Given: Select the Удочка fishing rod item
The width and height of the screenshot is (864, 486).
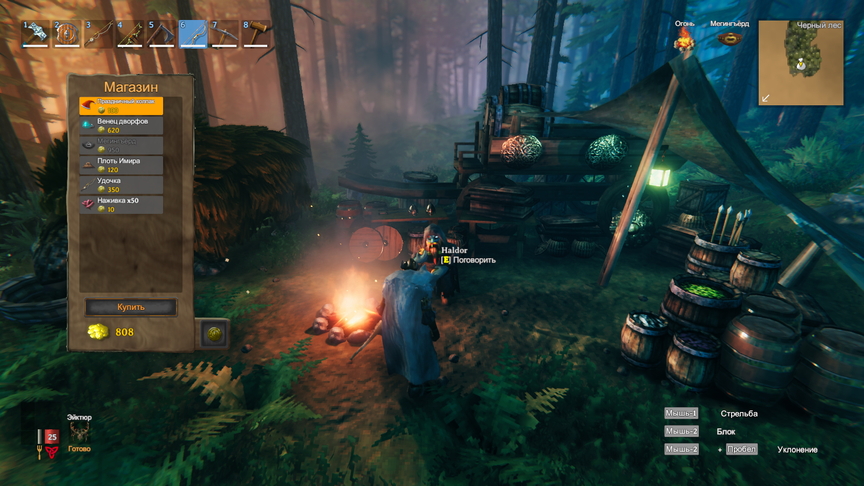Looking at the screenshot, I should [120, 185].
